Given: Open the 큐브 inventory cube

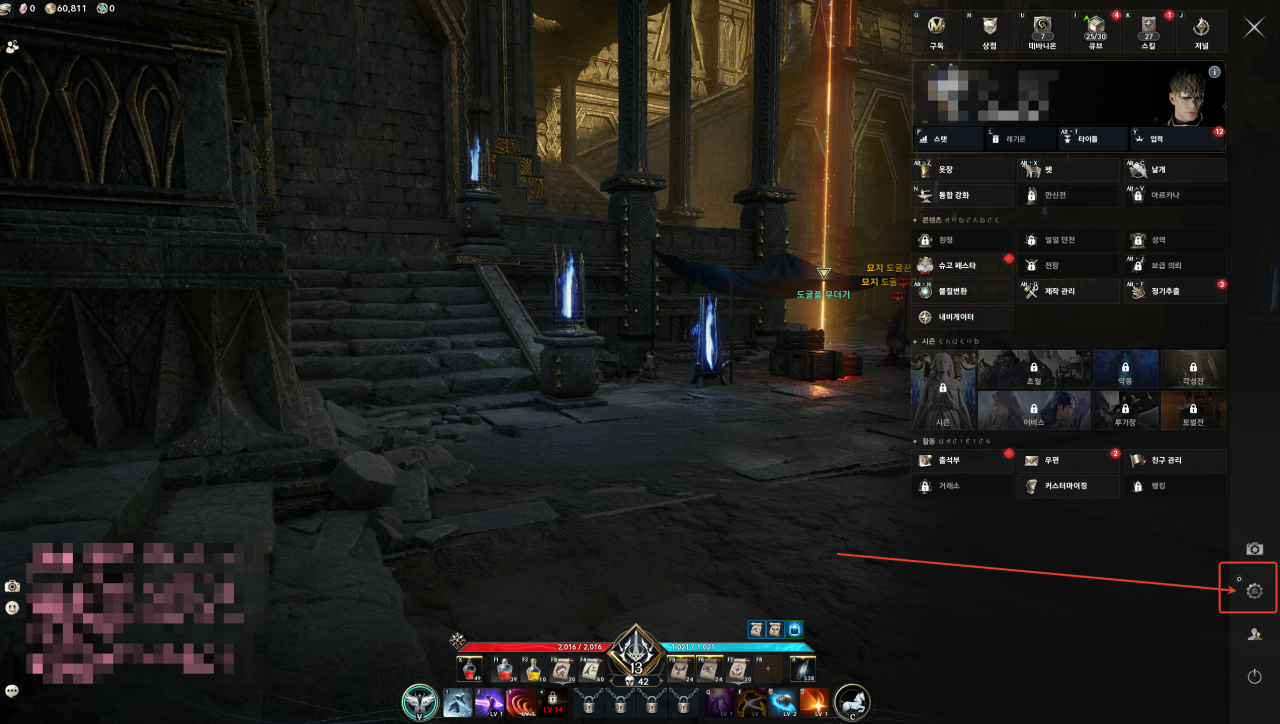Looking at the screenshot, I should click(x=1093, y=32).
